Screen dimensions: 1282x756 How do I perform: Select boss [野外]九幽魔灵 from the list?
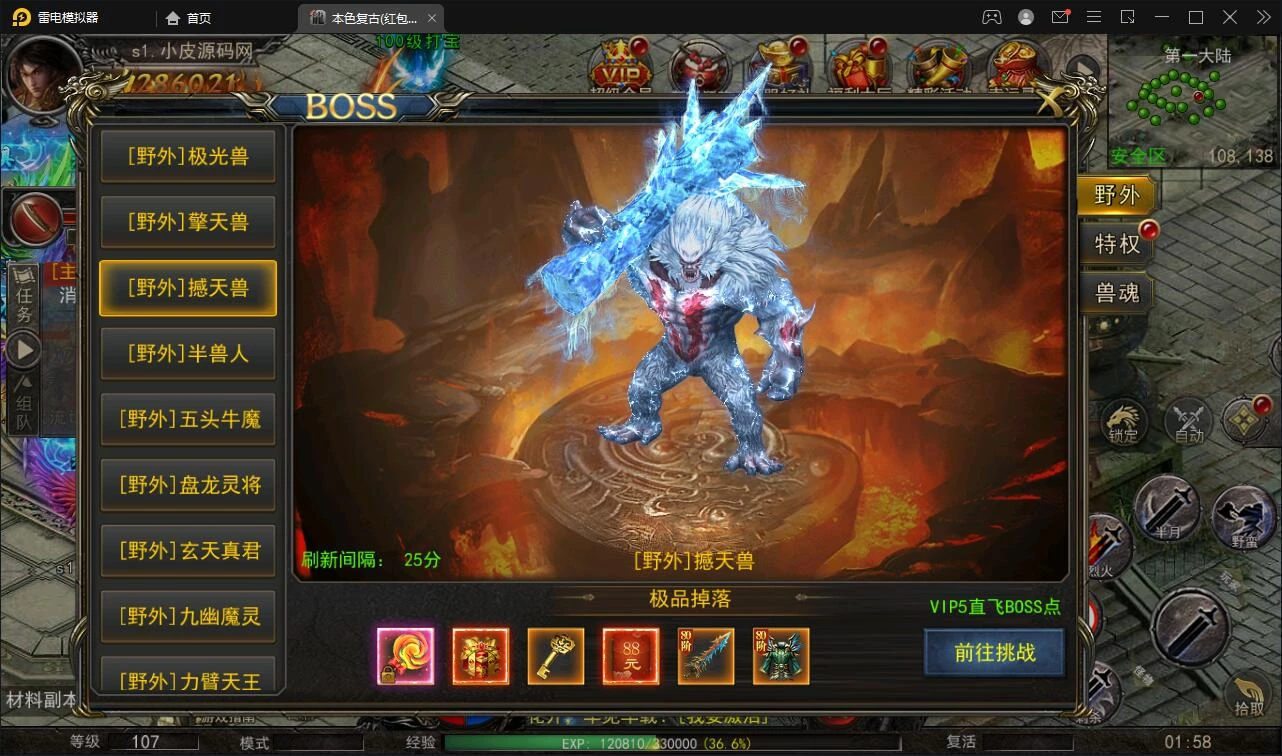click(187, 617)
